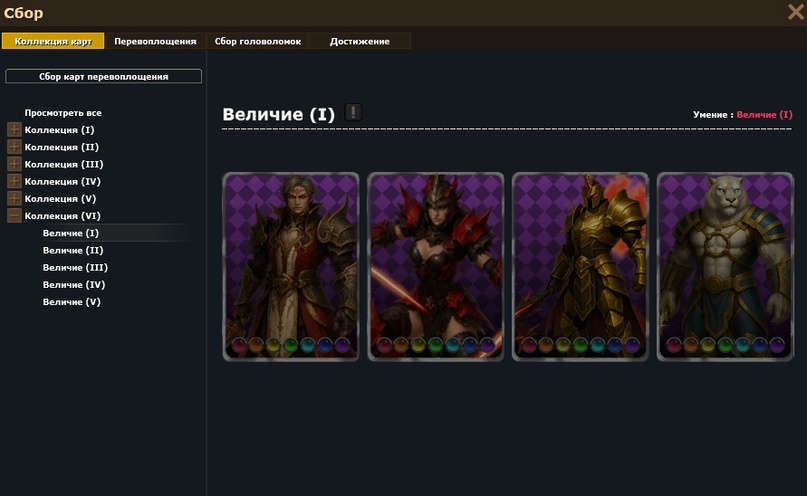807x496 pixels.
Task: Expand Коллекция (I) category
Action: point(14,130)
